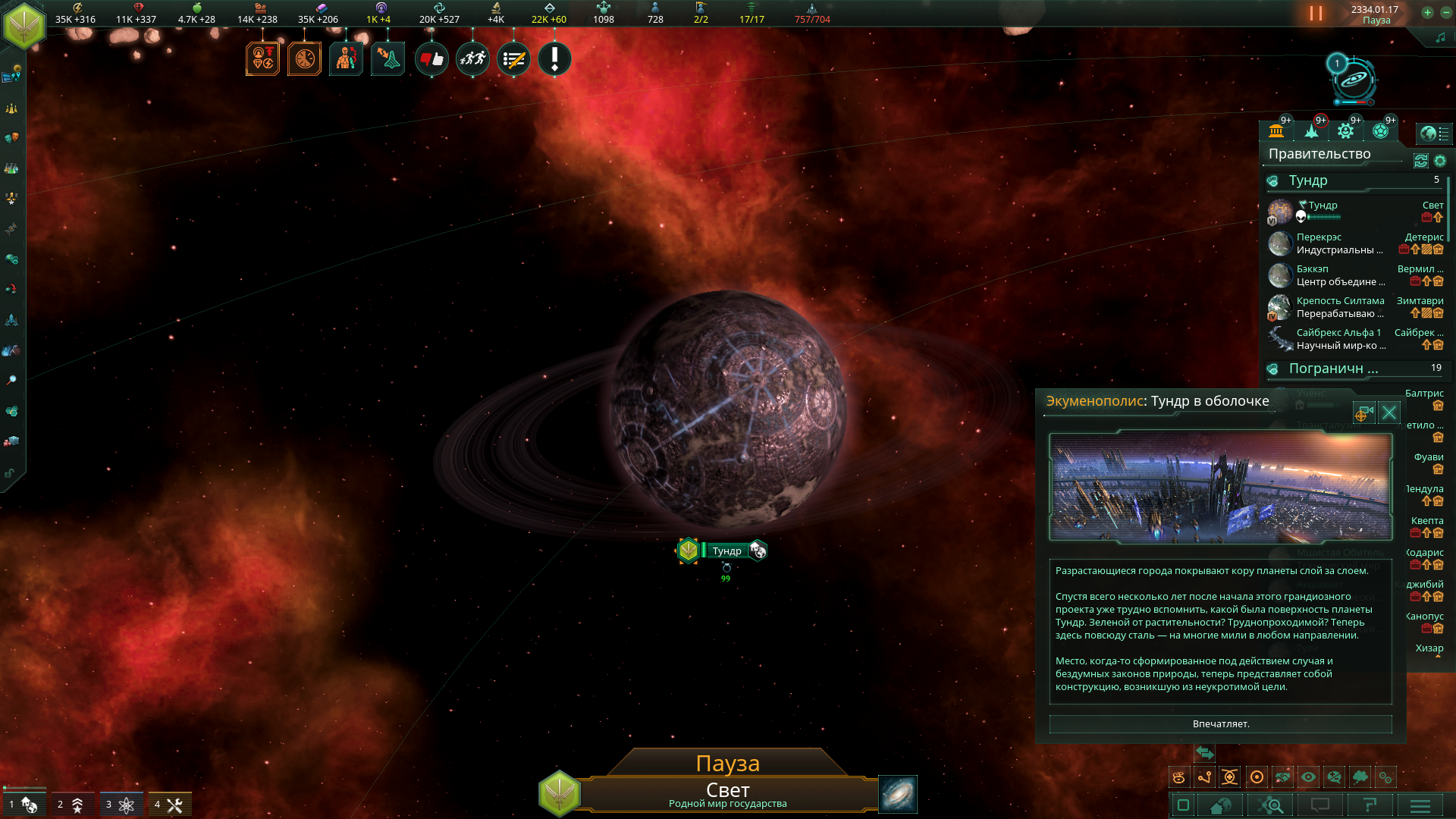Switch to the ships outliner tab
This screenshot has width=1456, height=819.
pyautogui.click(x=1311, y=131)
